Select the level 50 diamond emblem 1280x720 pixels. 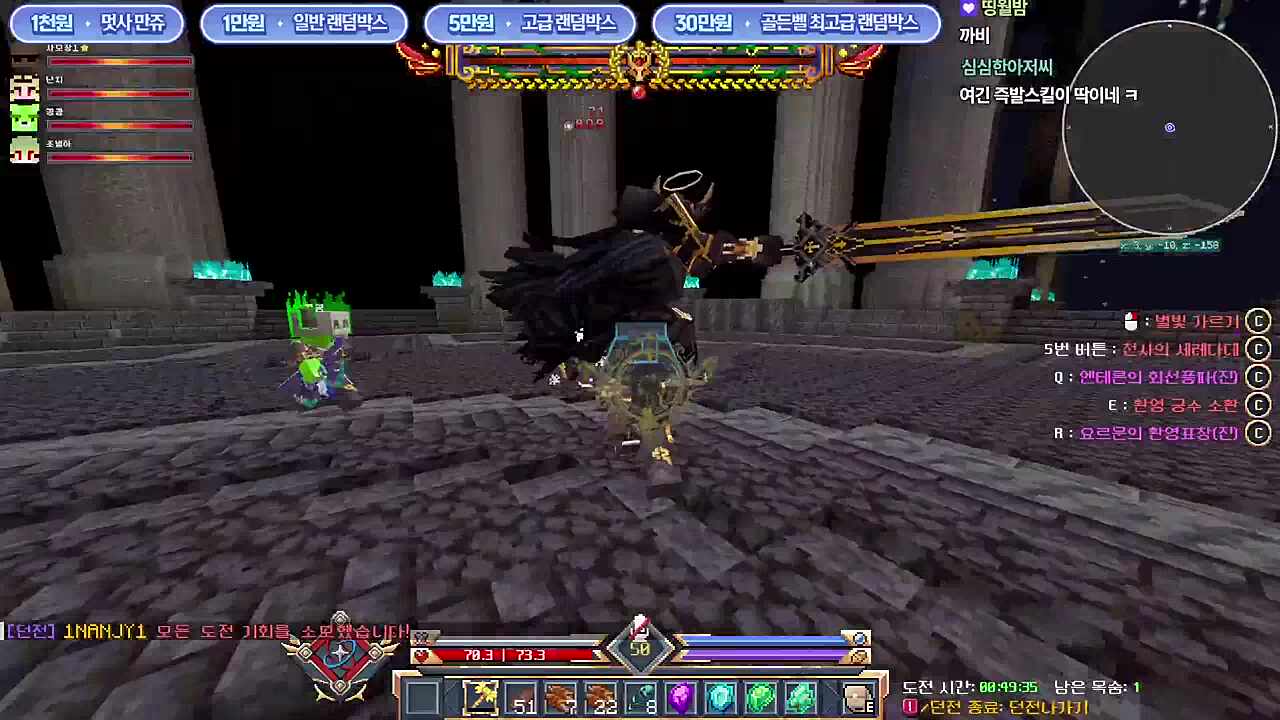(x=640, y=649)
